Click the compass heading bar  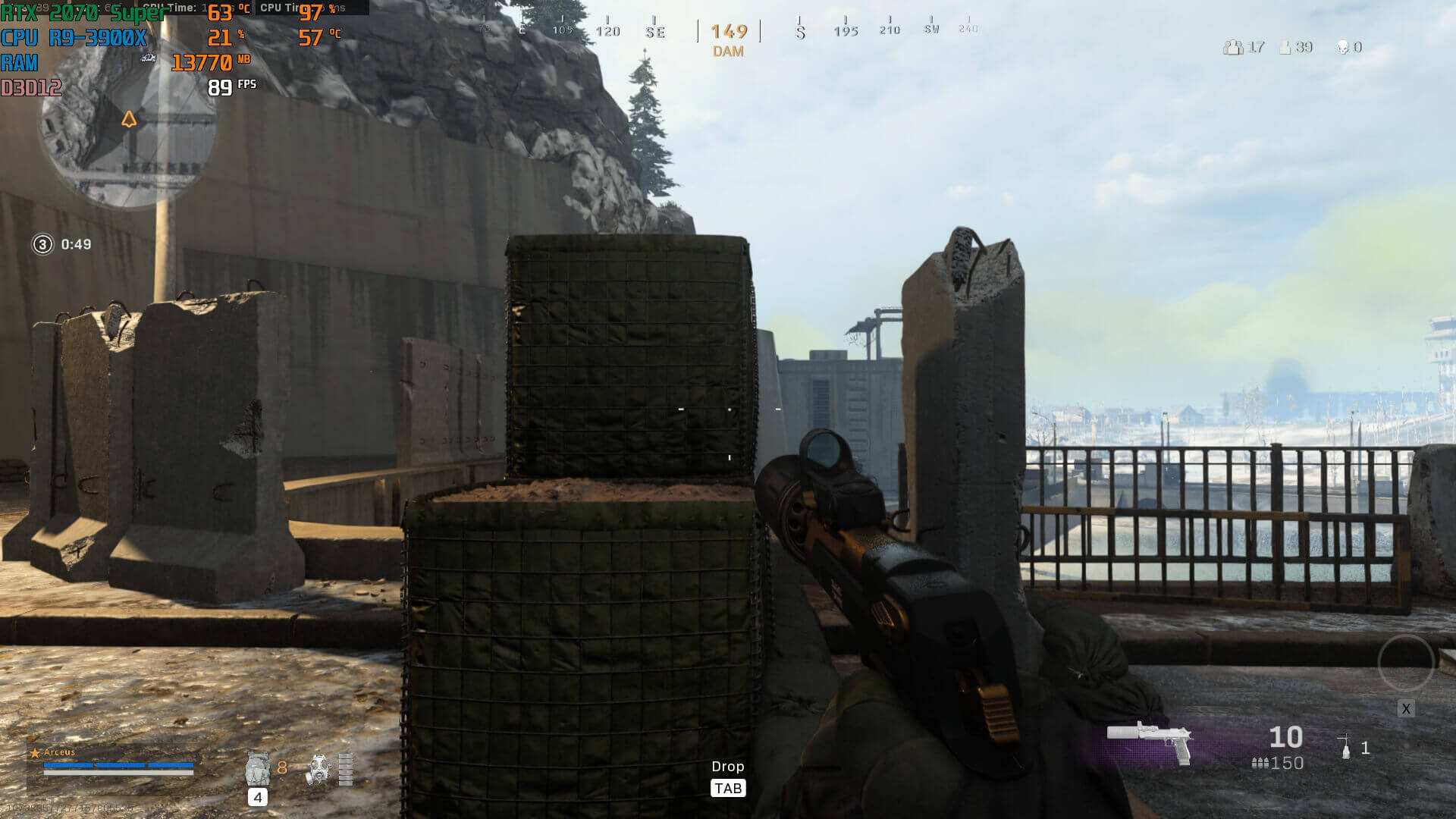[728, 30]
